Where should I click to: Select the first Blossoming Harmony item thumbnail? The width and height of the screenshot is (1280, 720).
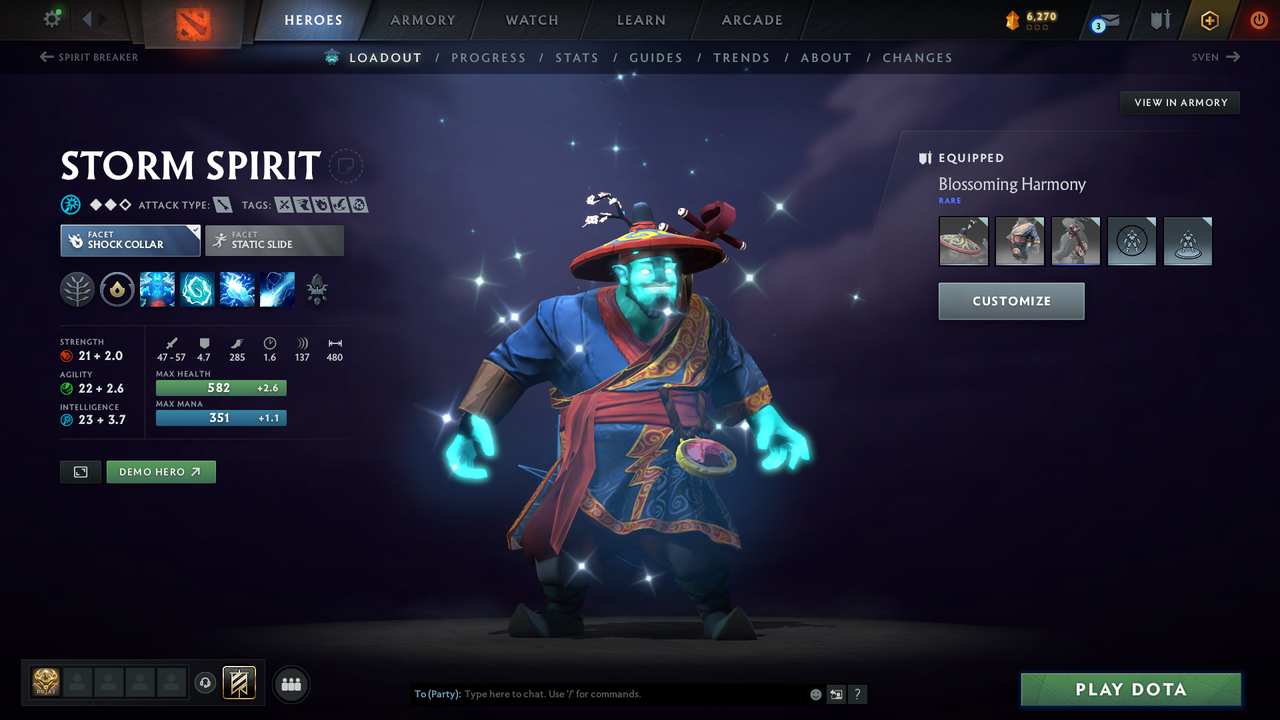[962, 241]
